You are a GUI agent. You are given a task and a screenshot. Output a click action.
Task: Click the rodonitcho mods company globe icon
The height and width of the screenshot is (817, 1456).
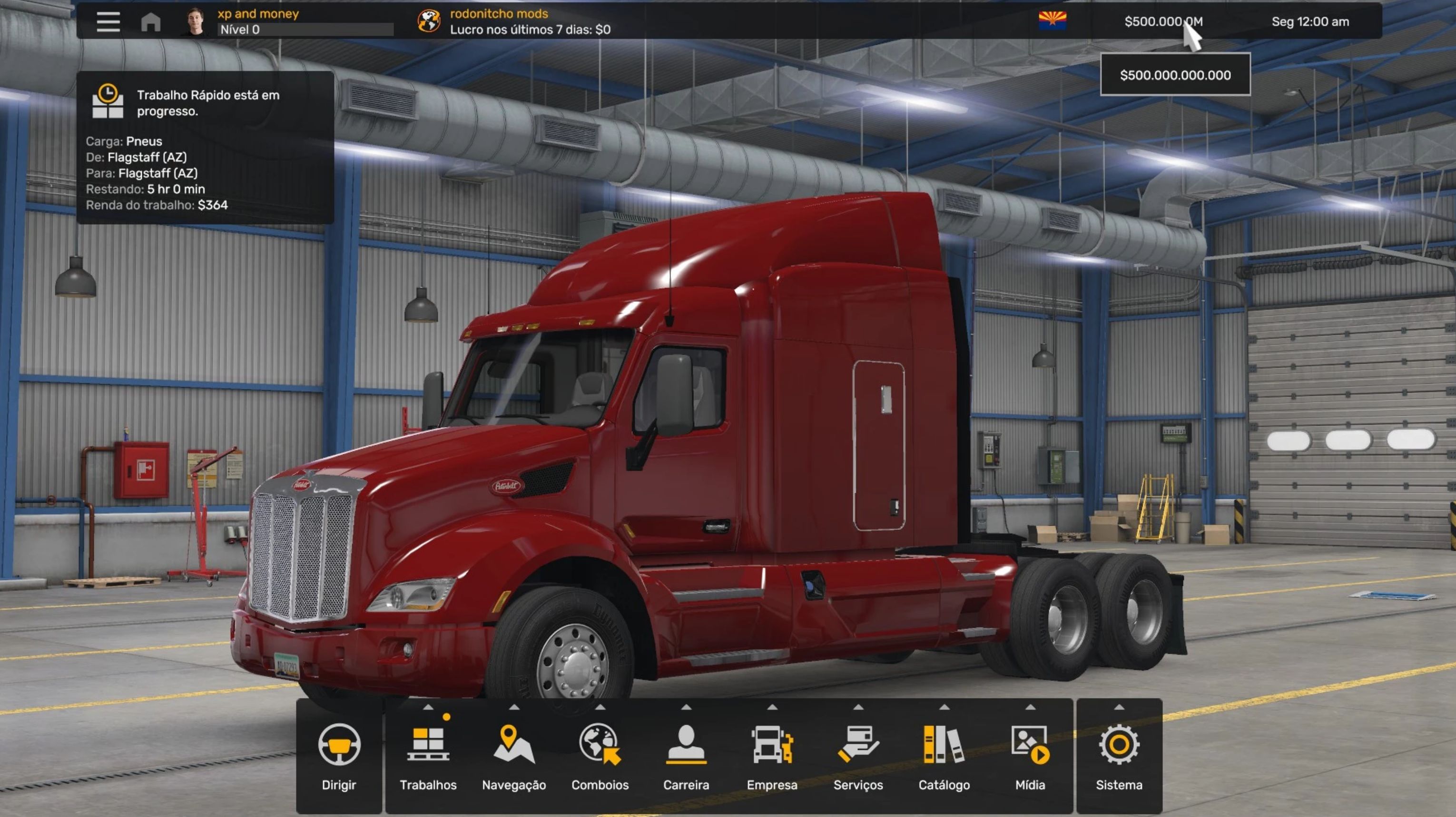pyautogui.click(x=429, y=21)
